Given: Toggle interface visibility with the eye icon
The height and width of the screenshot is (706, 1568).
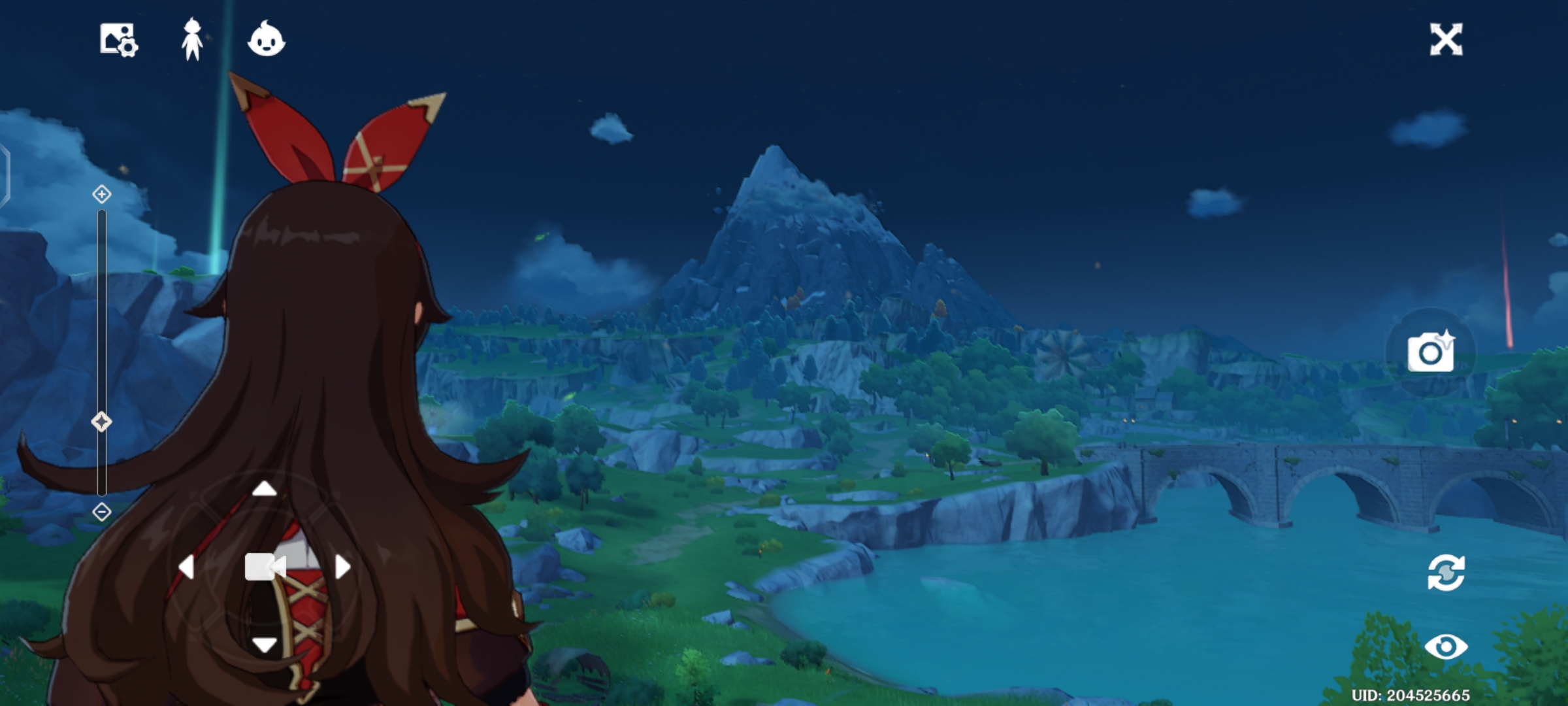Looking at the screenshot, I should tap(1446, 647).
